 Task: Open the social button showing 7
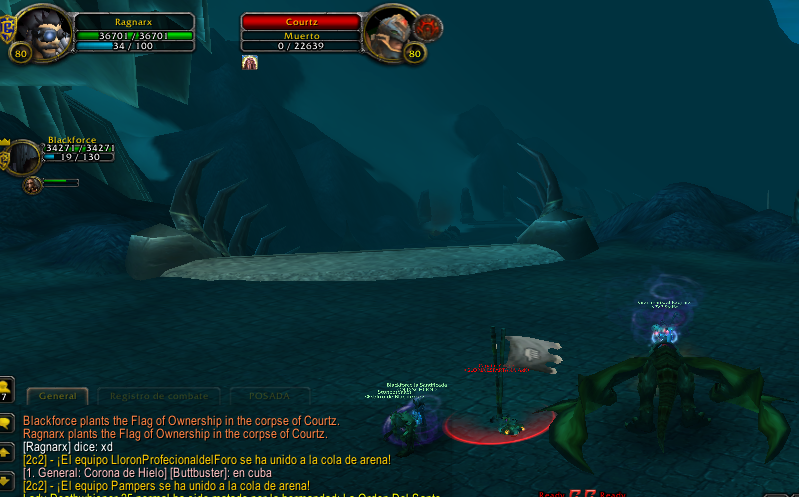6,387
